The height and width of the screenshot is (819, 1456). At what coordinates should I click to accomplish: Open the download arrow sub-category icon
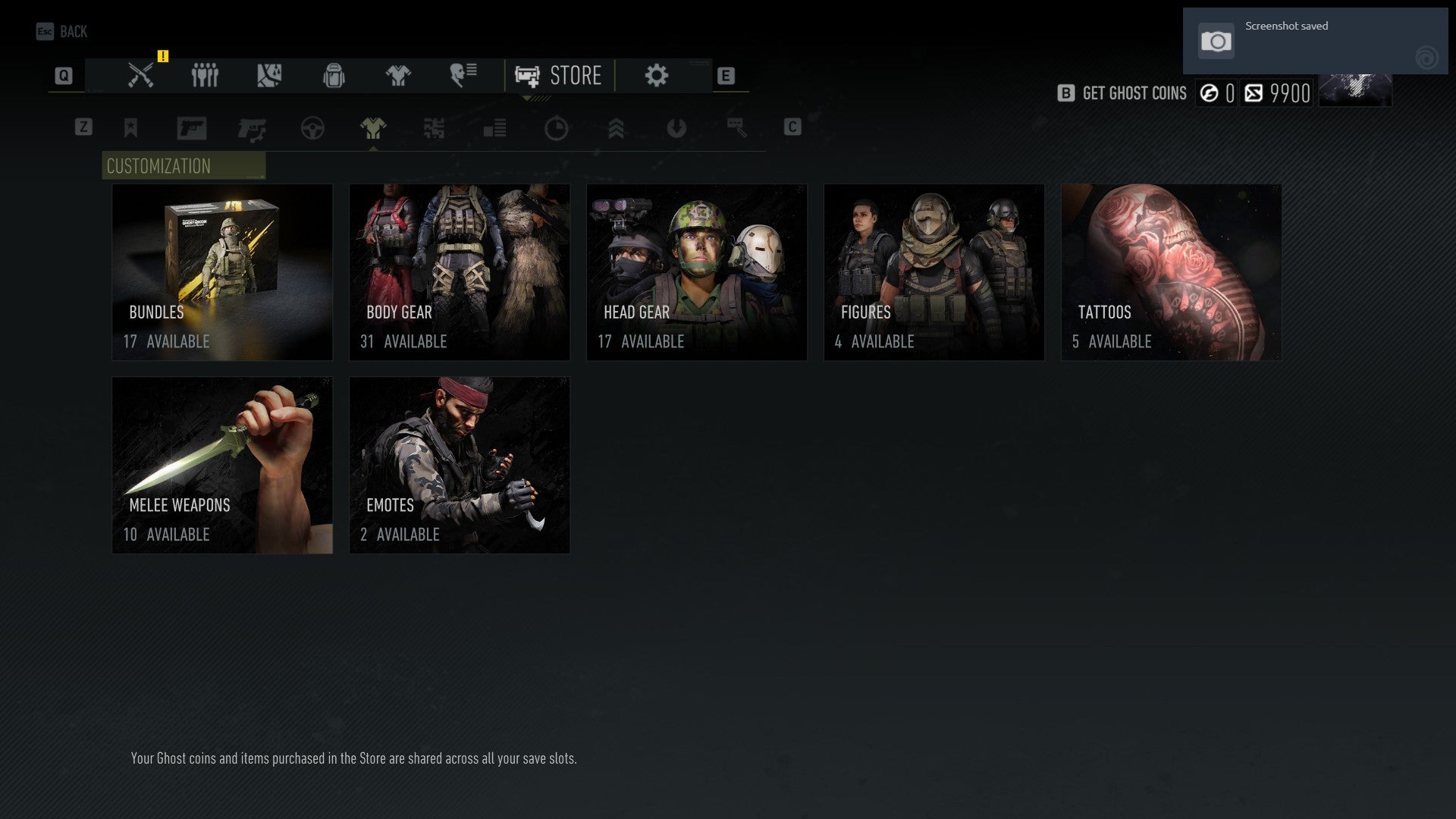click(x=677, y=128)
